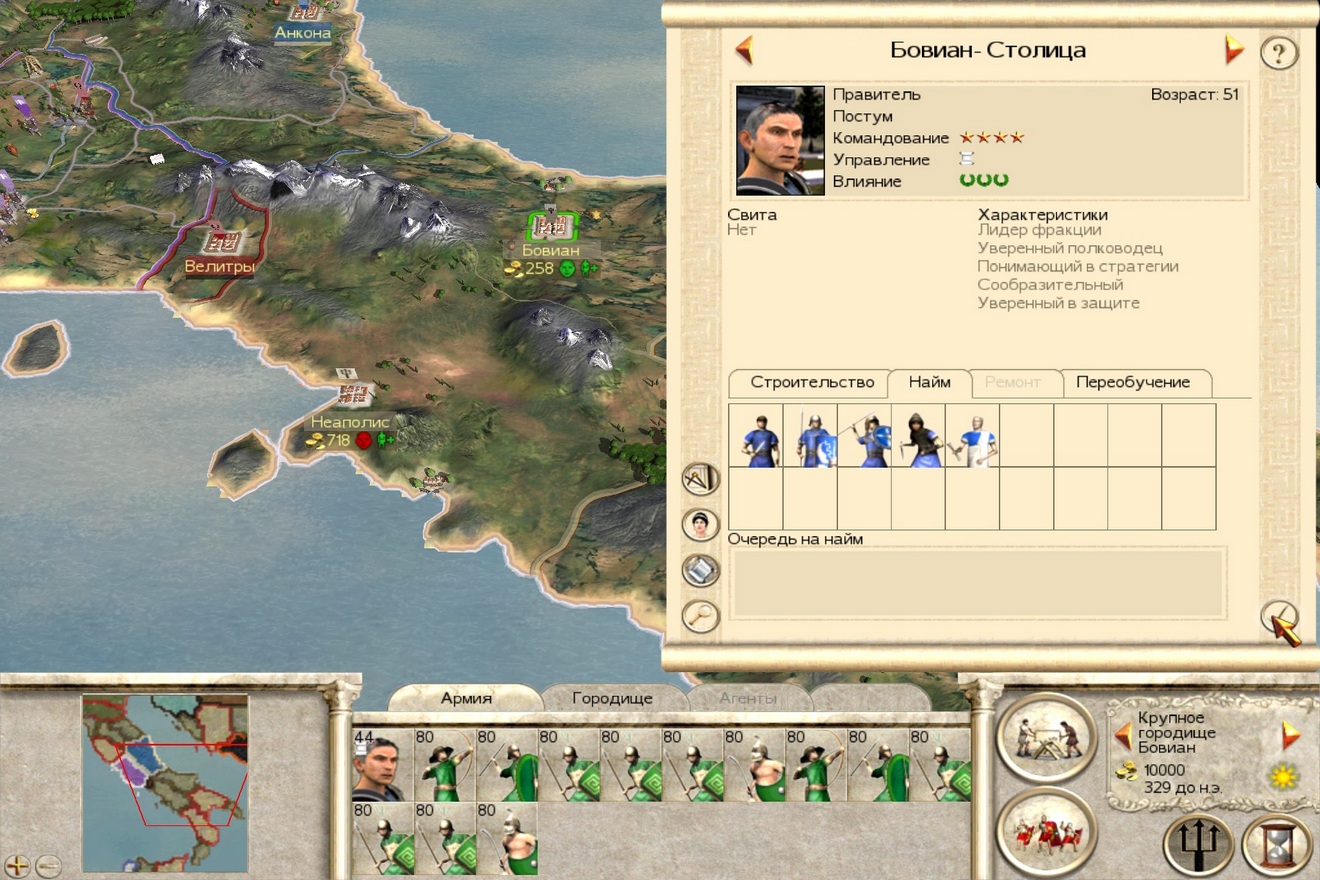Go to next settlement via scroll's right arrow
This screenshot has width=1320, height=880.
(x=1234, y=50)
